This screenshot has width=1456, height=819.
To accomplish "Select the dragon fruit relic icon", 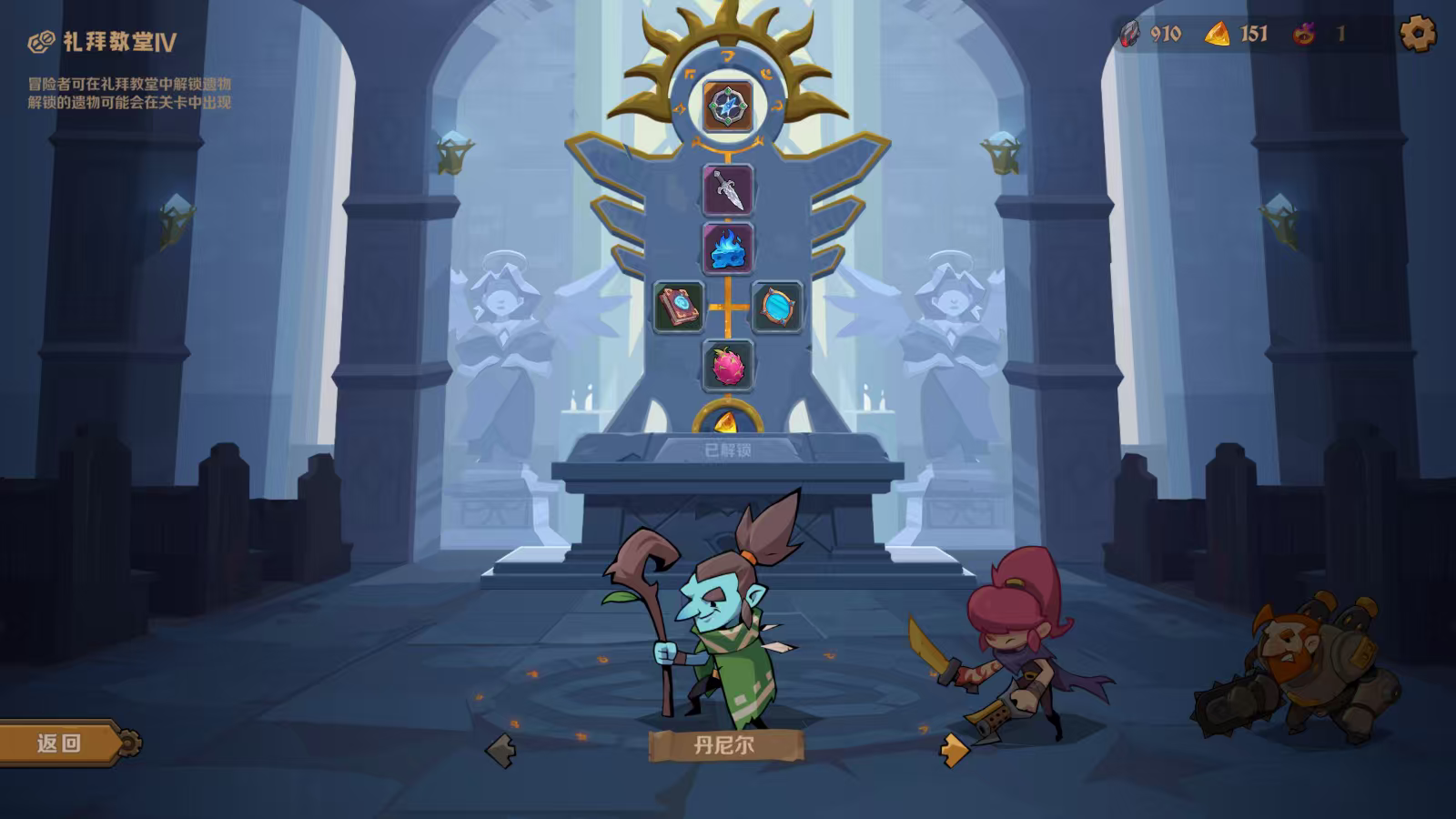I will 728,364.
